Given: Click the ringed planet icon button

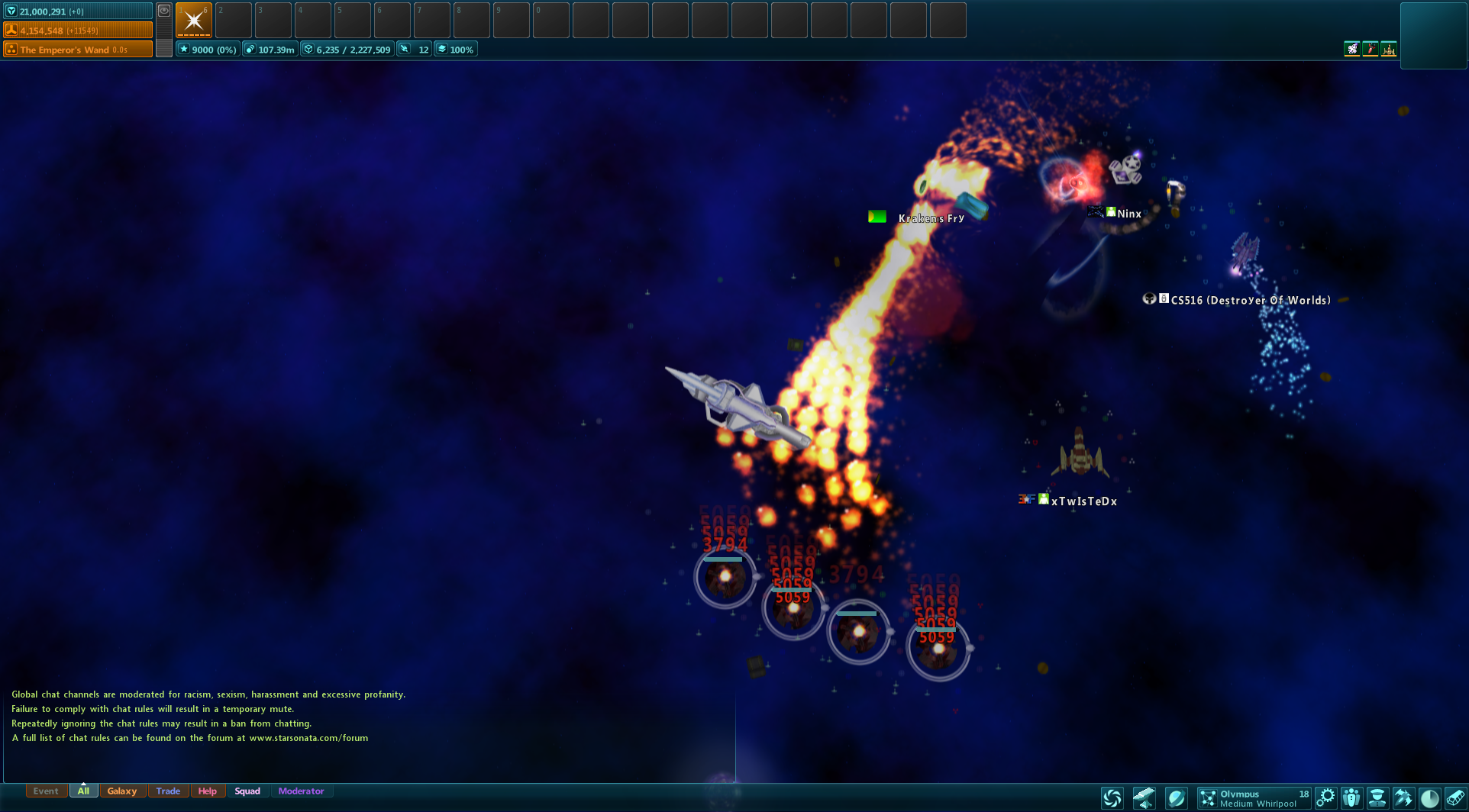Looking at the screenshot, I should click(x=1176, y=798).
